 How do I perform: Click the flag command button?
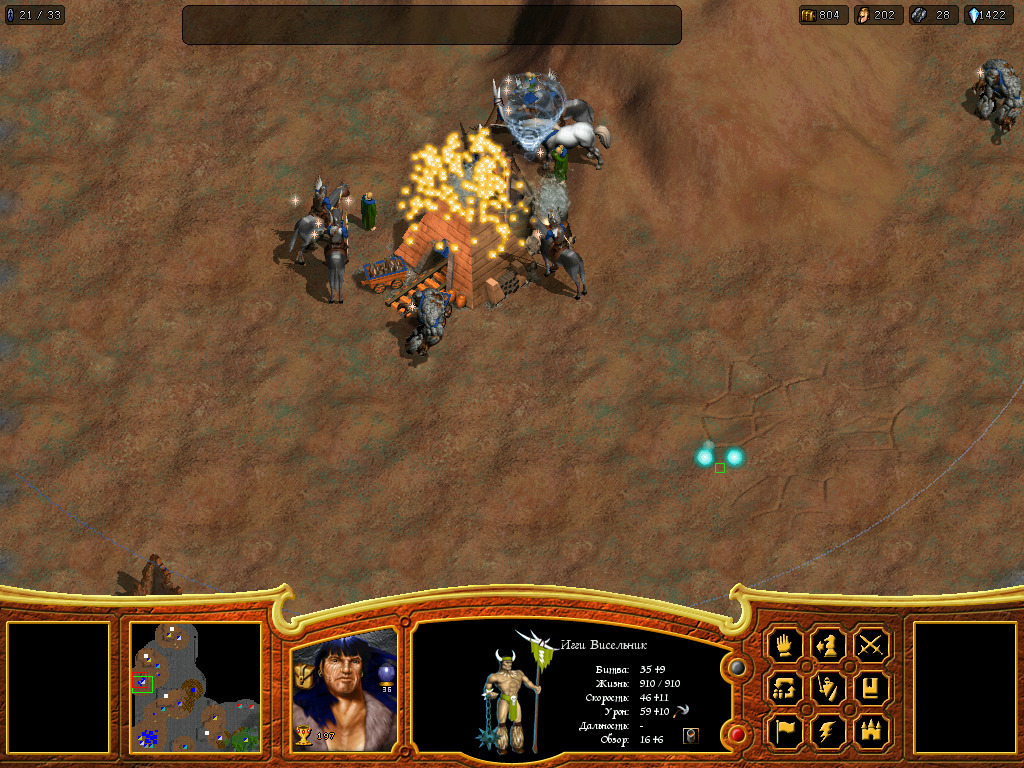785,731
